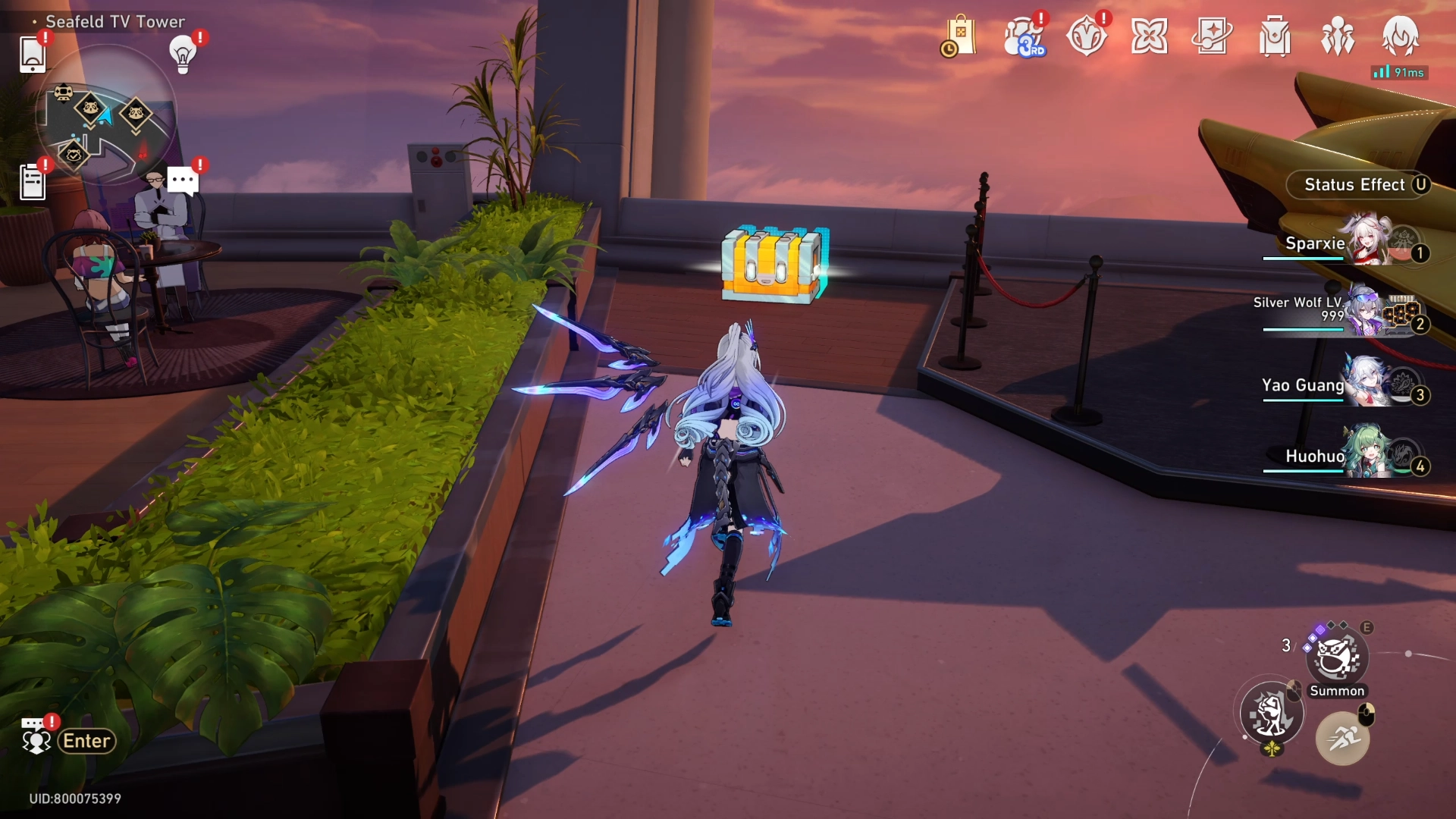Open the star card warp icon

click(x=1212, y=36)
